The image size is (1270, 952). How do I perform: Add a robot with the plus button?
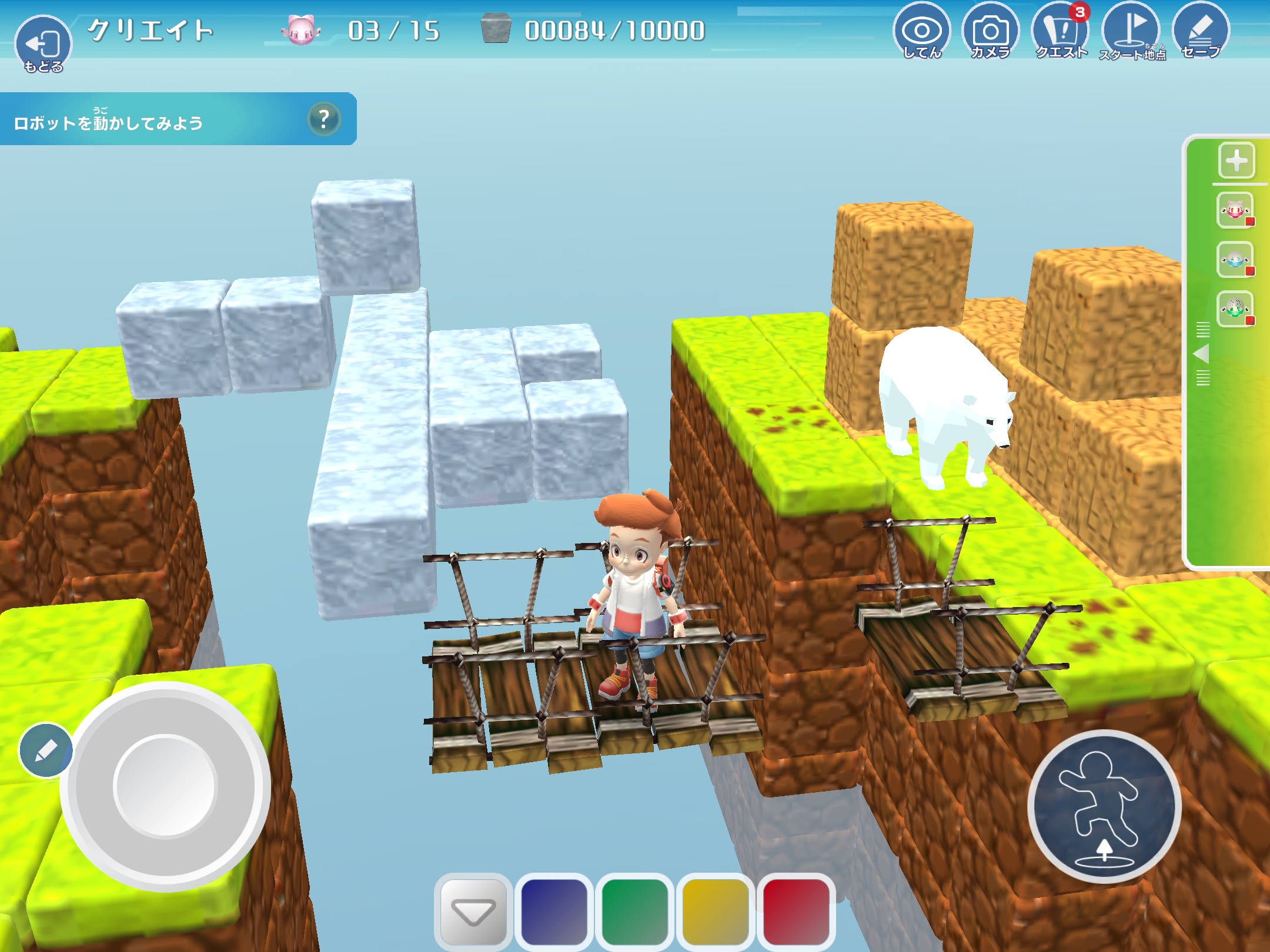pyautogui.click(x=1236, y=160)
